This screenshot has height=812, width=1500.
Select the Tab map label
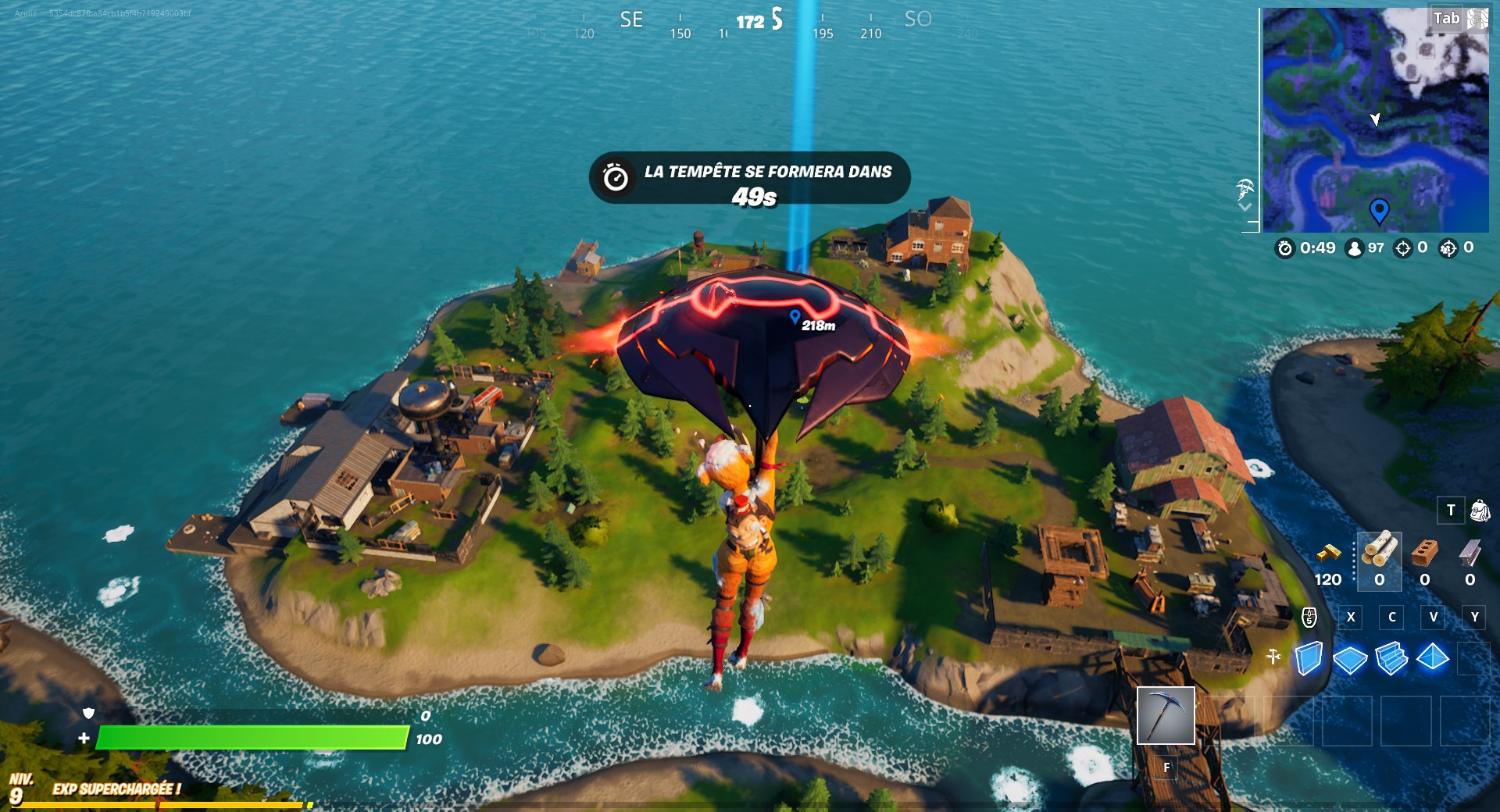(x=1447, y=20)
